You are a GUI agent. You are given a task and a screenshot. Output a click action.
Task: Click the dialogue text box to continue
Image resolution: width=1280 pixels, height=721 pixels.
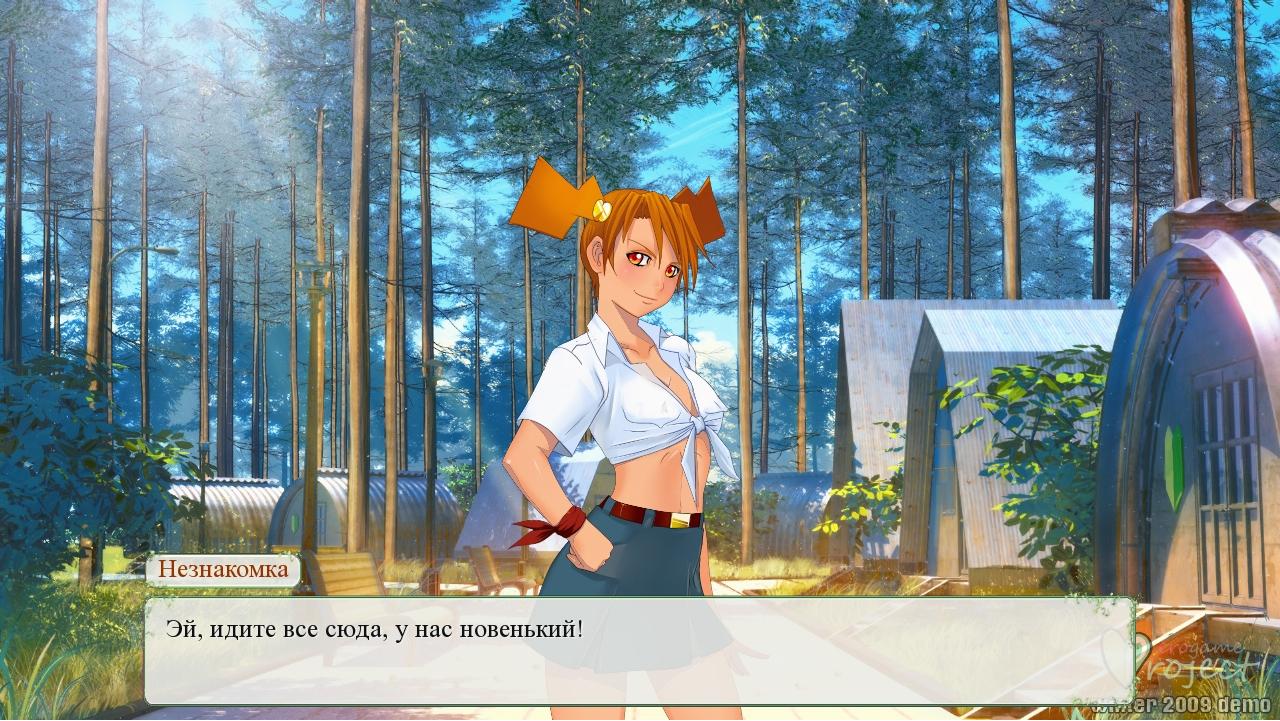[640, 650]
